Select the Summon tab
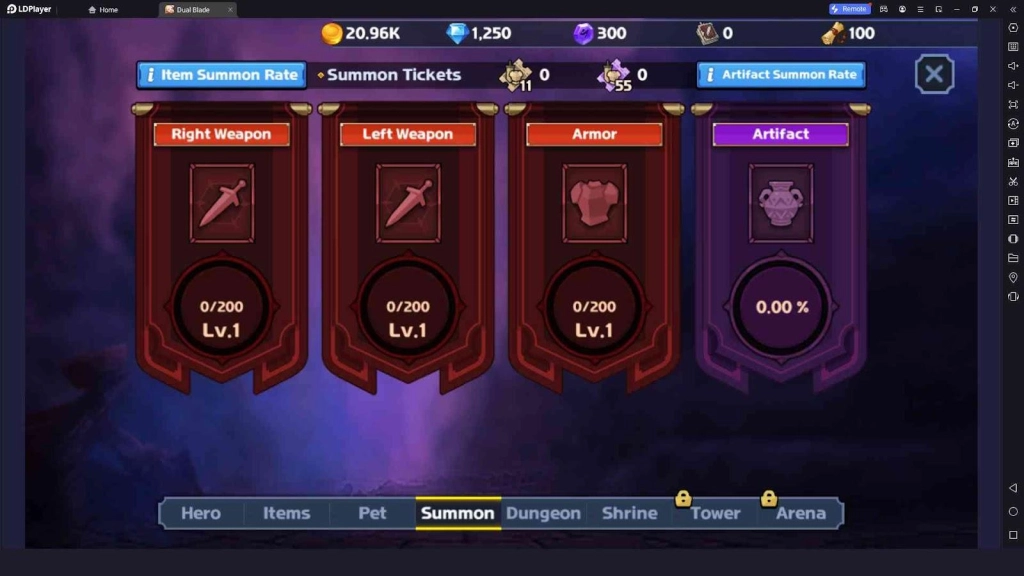 pos(458,513)
